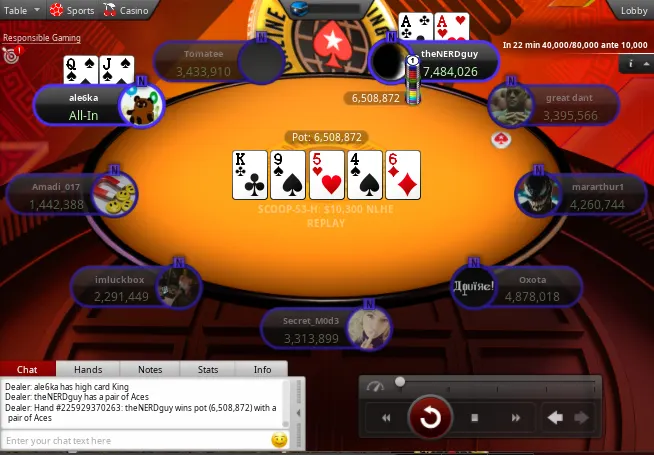Screen dimensions: 654x455
Task: Switch to the Notes tab
Action: tap(150, 369)
